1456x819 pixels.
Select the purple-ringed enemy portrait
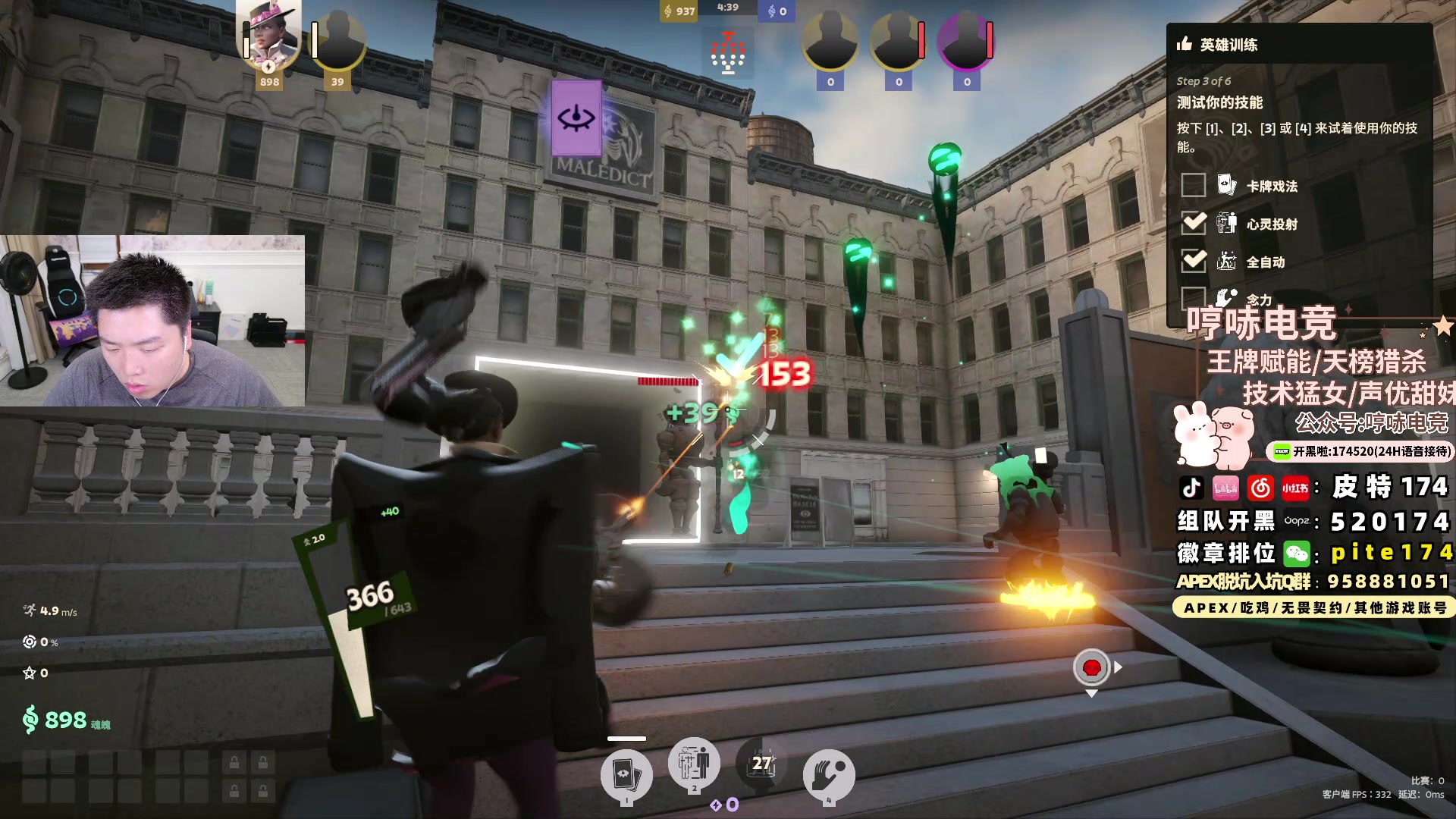(966, 42)
